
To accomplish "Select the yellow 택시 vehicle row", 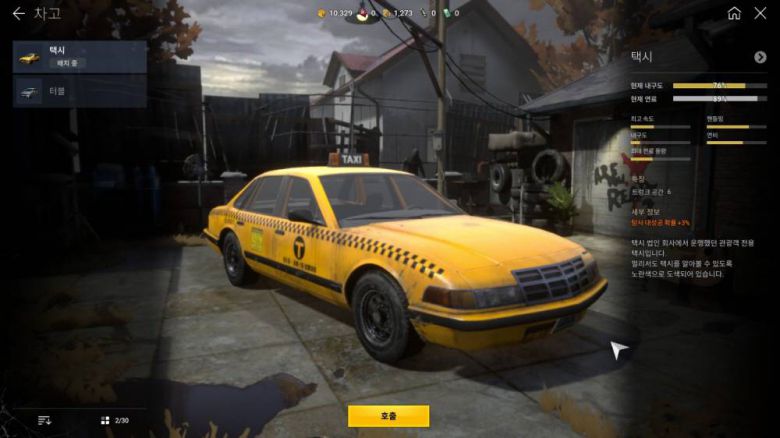I will [80, 57].
